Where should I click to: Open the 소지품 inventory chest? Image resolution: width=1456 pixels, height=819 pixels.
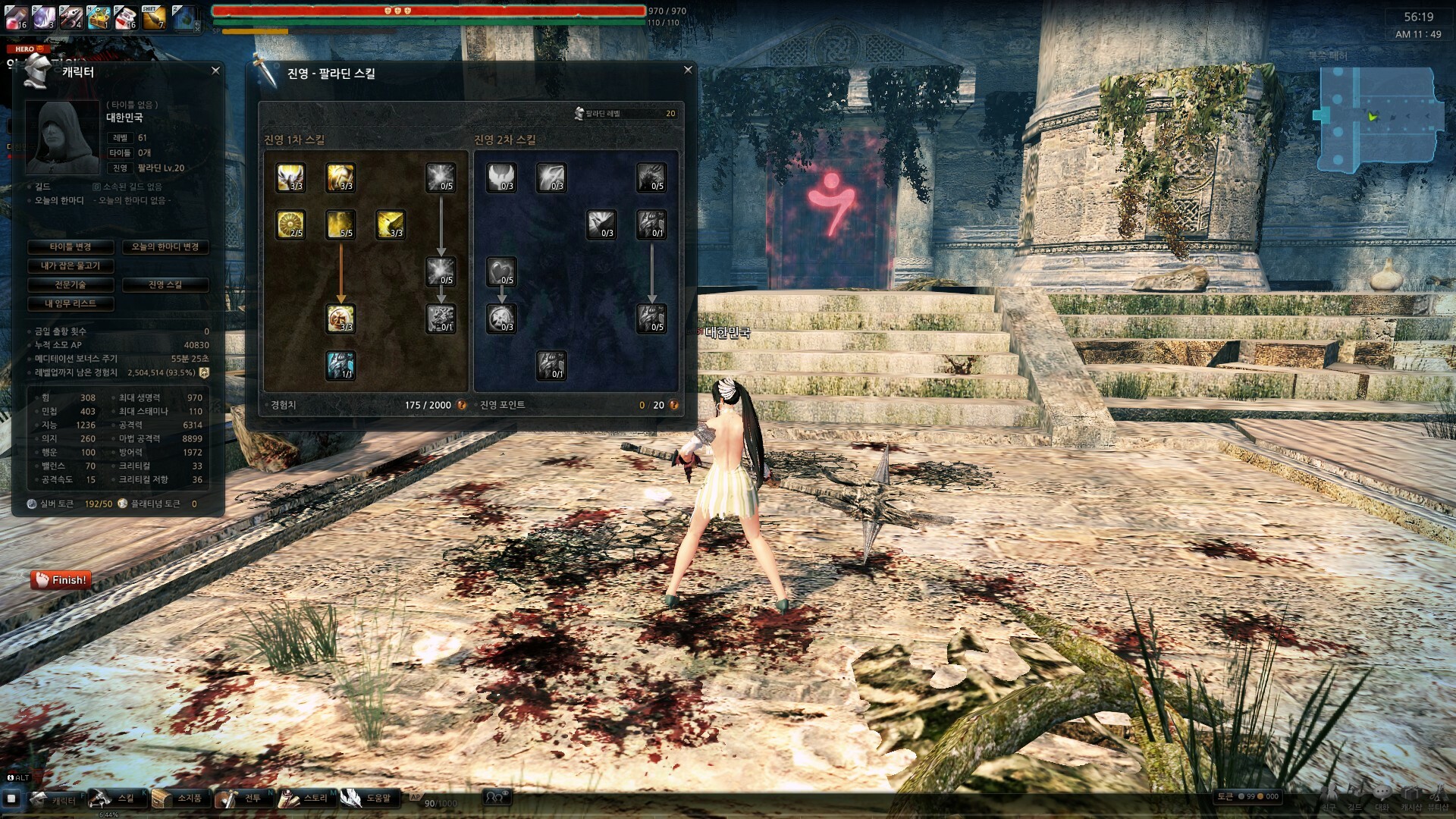point(177,799)
